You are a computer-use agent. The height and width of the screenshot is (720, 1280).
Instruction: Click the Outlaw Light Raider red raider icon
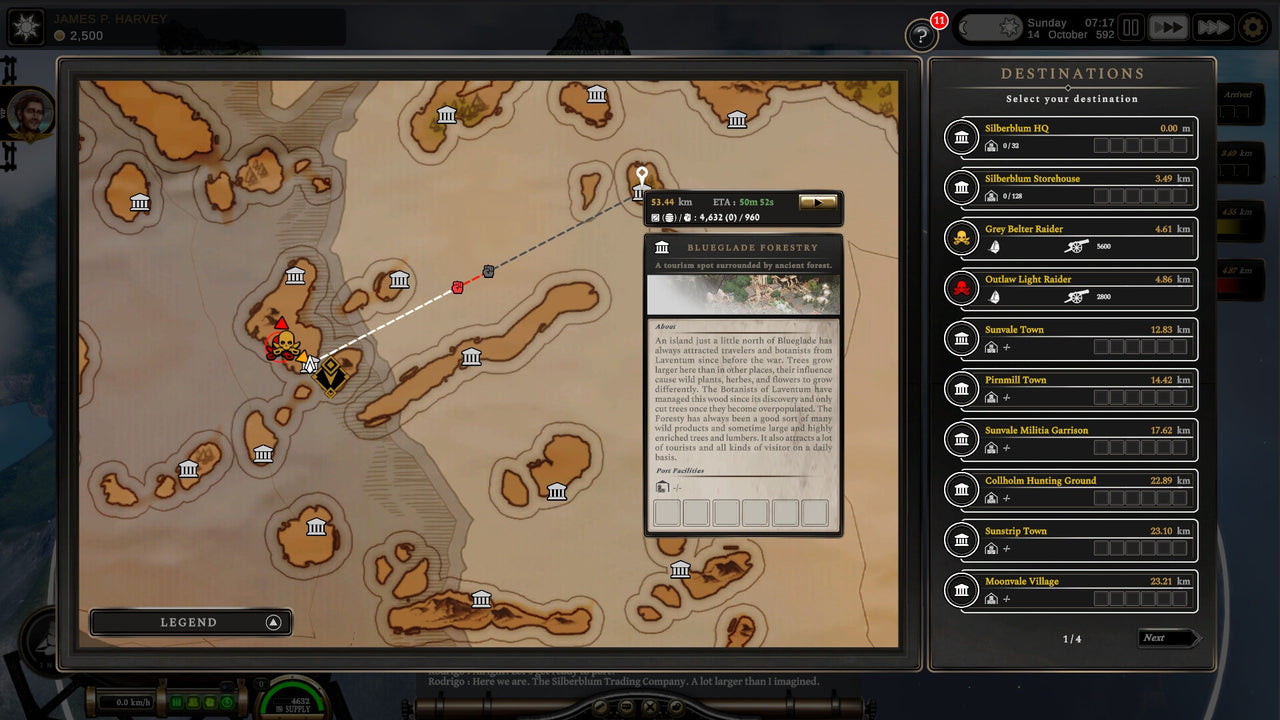[x=961, y=290]
